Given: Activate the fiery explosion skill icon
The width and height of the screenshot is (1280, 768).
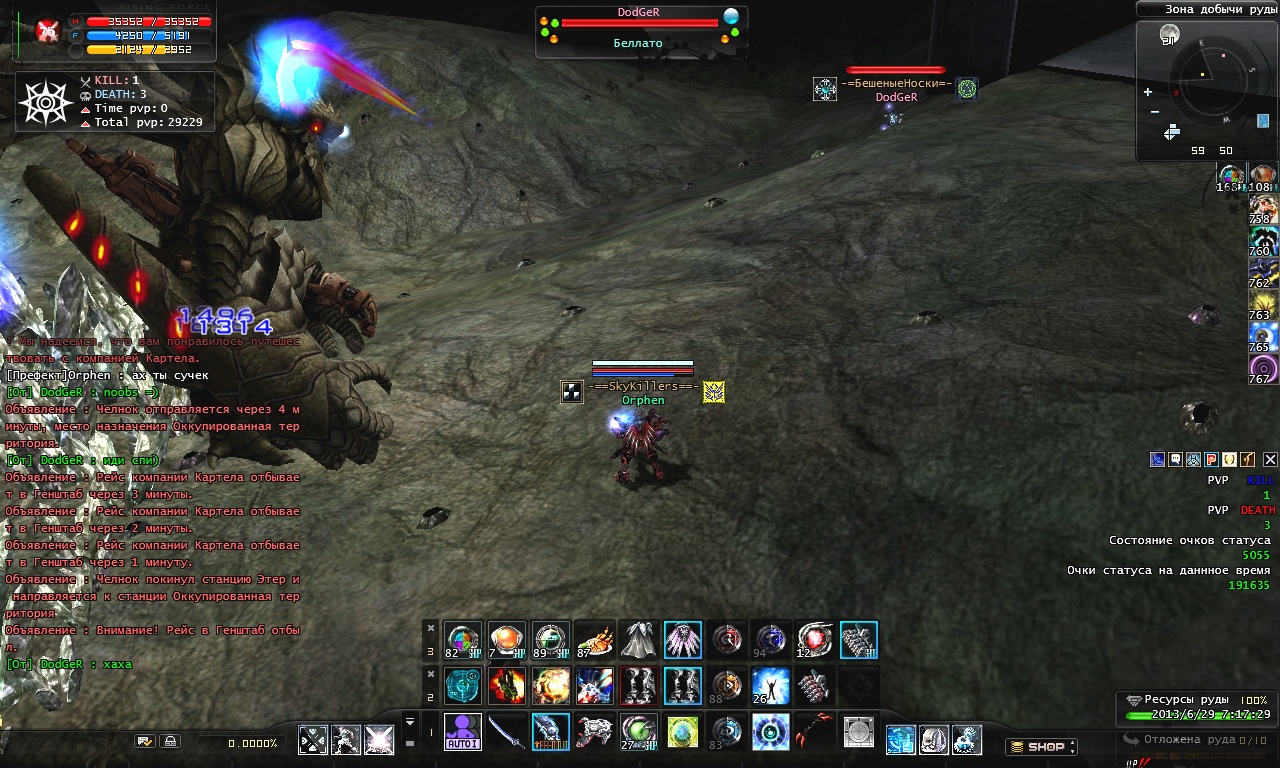Looking at the screenshot, I should (550, 686).
